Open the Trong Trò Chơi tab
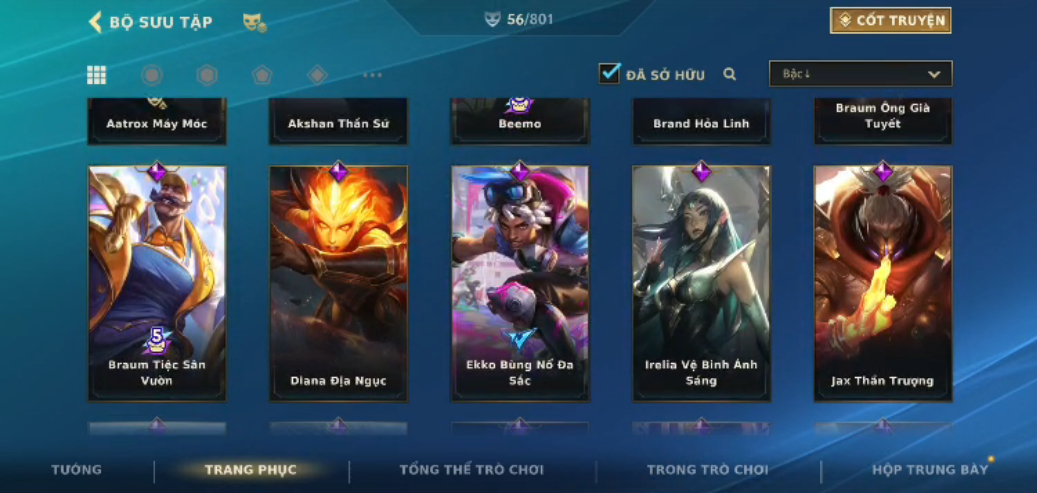The image size is (1037, 493). coord(707,470)
